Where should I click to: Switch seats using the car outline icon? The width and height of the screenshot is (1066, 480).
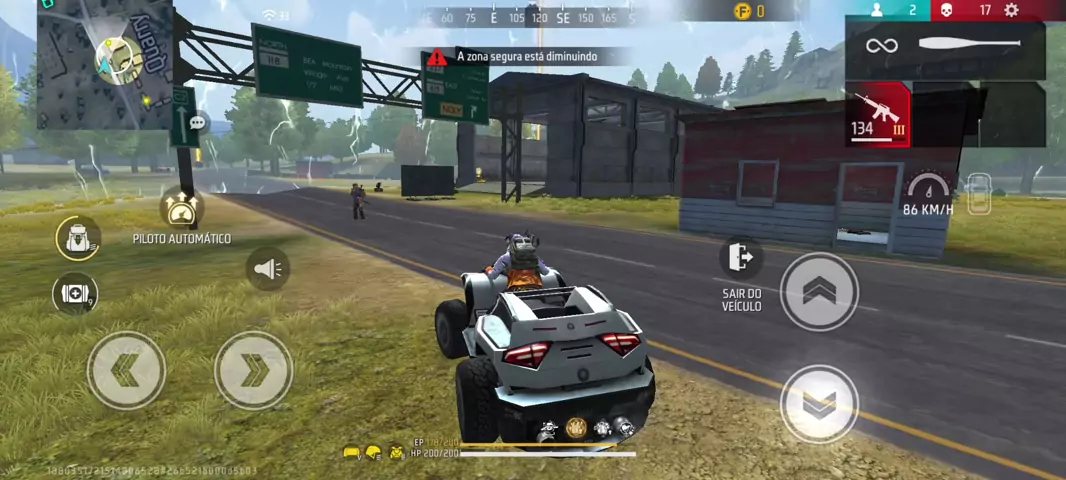979,194
